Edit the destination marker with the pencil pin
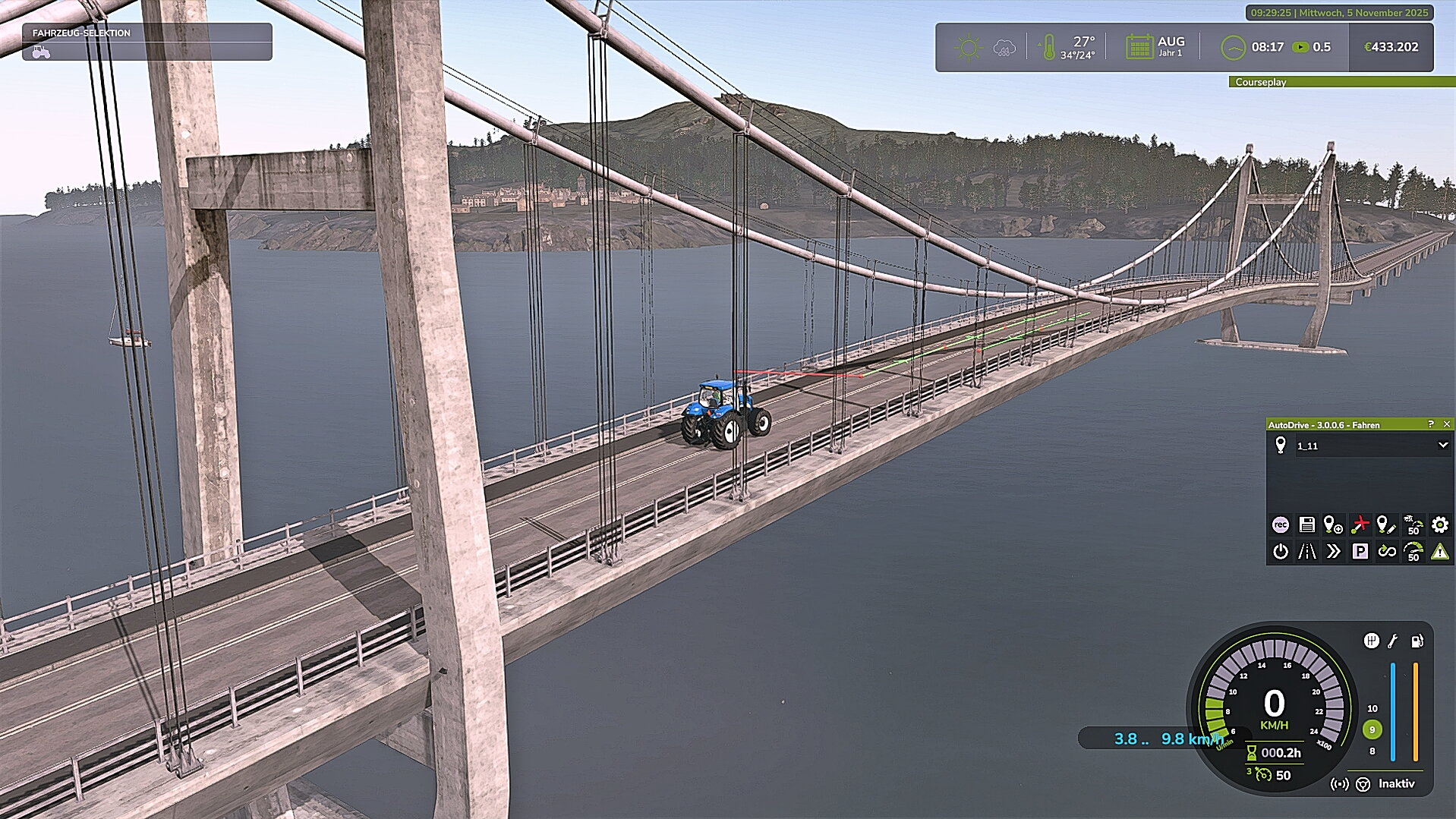Image resolution: width=1456 pixels, height=819 pixels. 1386,524
